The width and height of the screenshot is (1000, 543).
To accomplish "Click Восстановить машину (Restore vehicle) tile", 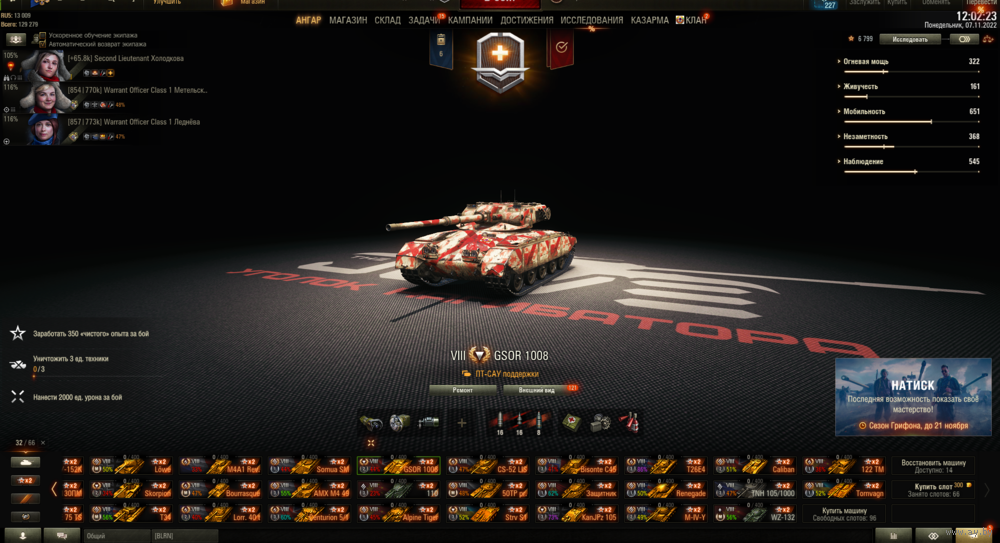I will click(x=933, y=466).
